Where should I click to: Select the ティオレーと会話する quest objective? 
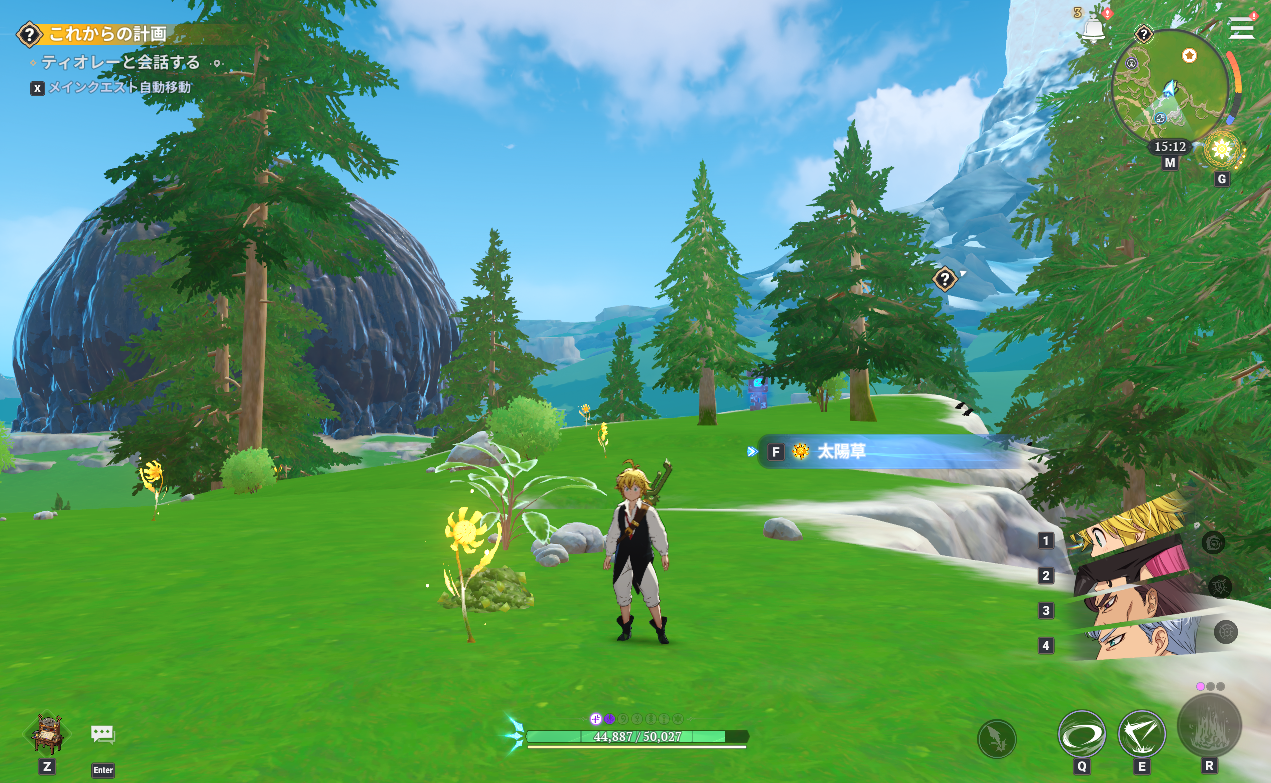click(x=120, y=62)
